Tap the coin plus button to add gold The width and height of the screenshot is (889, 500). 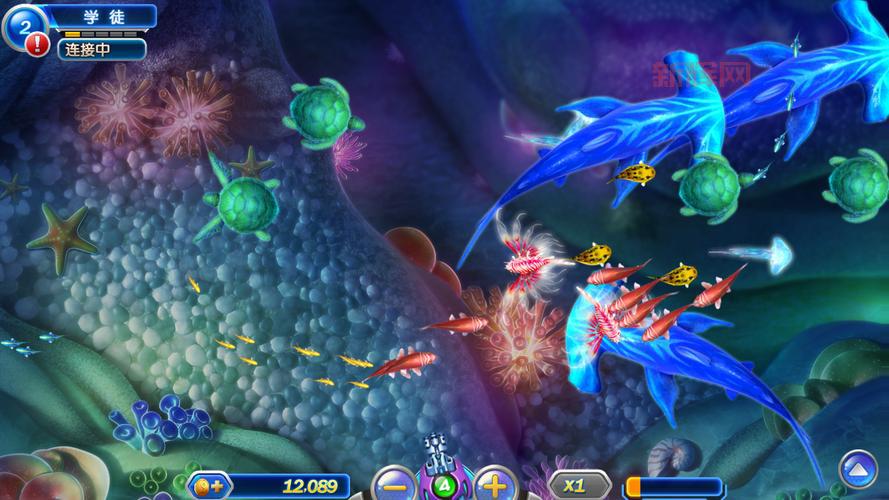click(211, 487)
